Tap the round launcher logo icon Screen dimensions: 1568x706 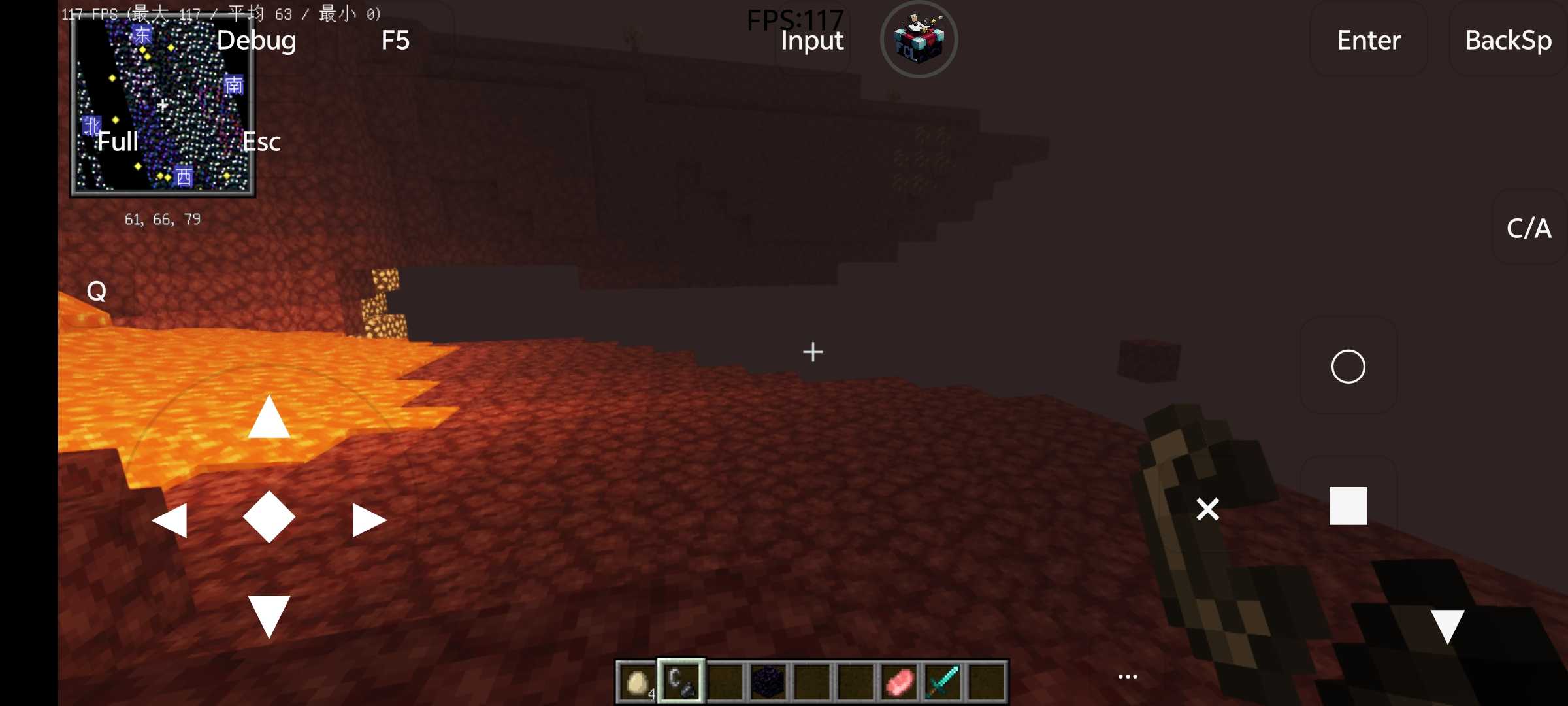919,39
